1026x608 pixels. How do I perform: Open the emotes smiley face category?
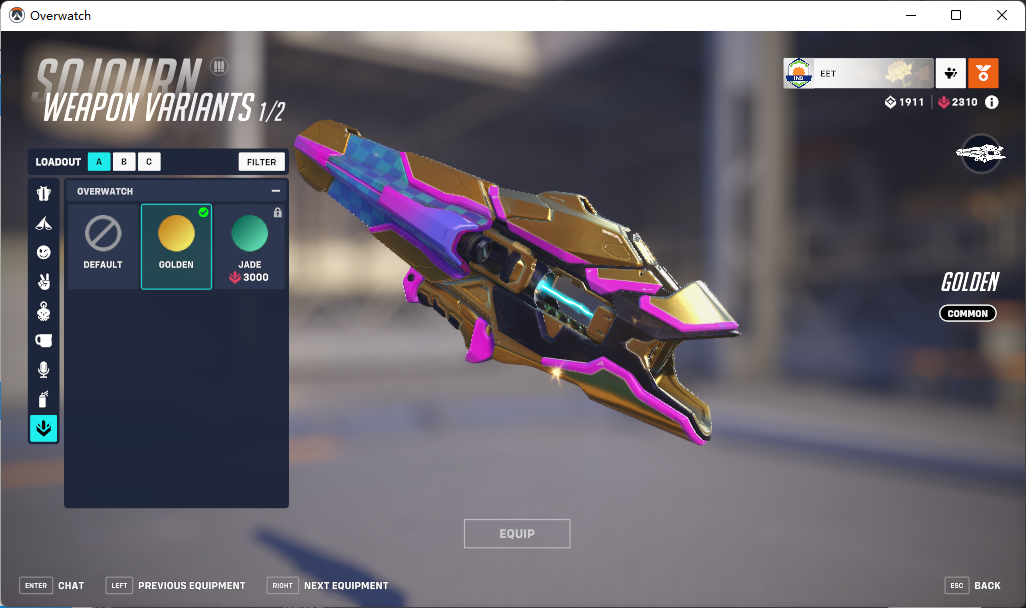43,253
